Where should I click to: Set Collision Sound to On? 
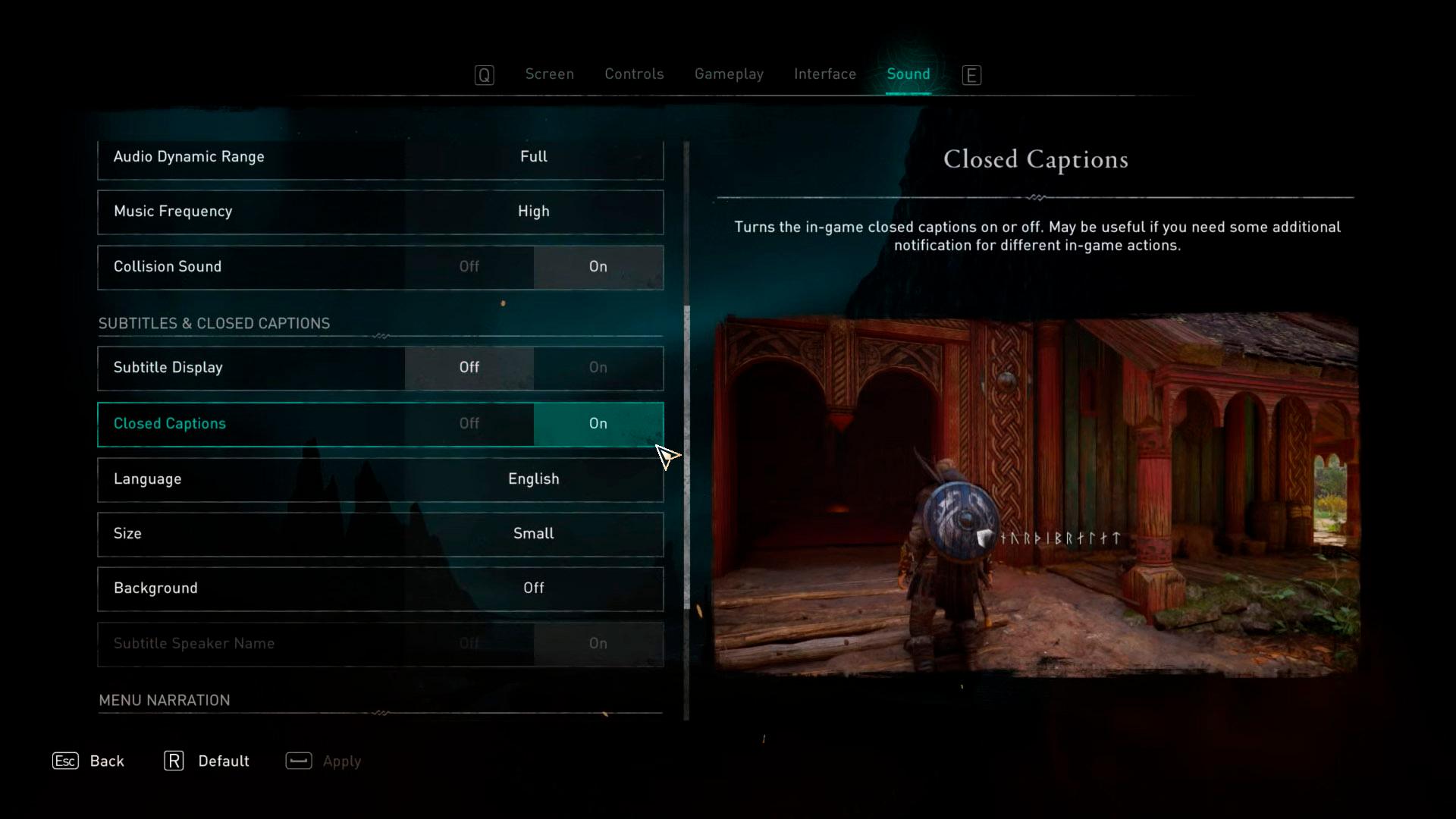pyautogui.click(x=598, y=267)
